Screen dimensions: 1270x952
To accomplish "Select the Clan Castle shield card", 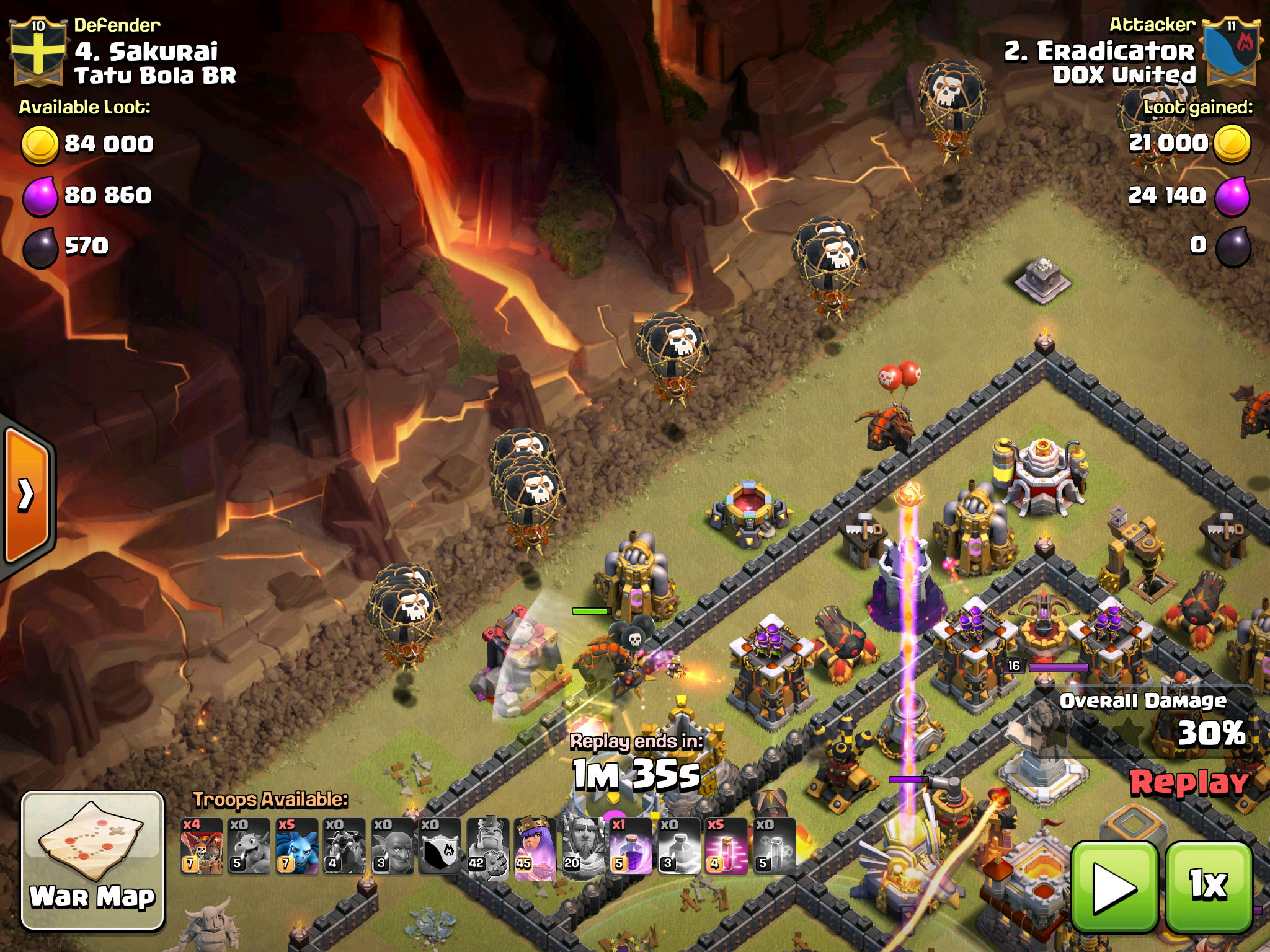I will (x=440, y=846).
